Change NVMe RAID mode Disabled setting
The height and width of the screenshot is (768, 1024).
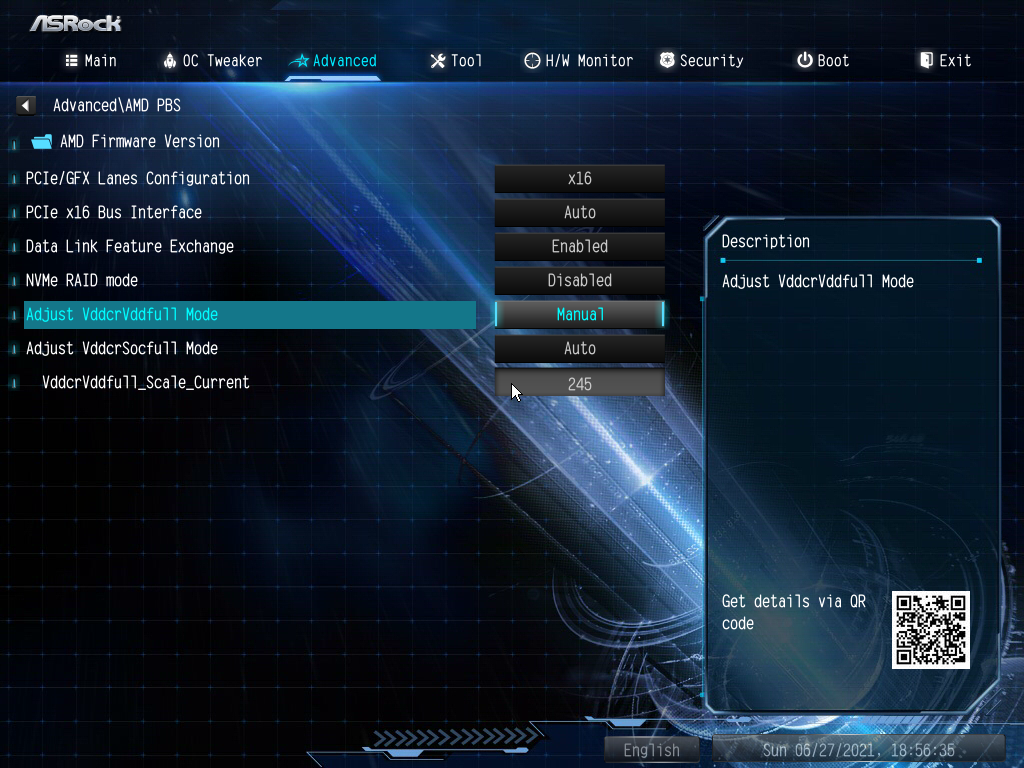[579, 281]
